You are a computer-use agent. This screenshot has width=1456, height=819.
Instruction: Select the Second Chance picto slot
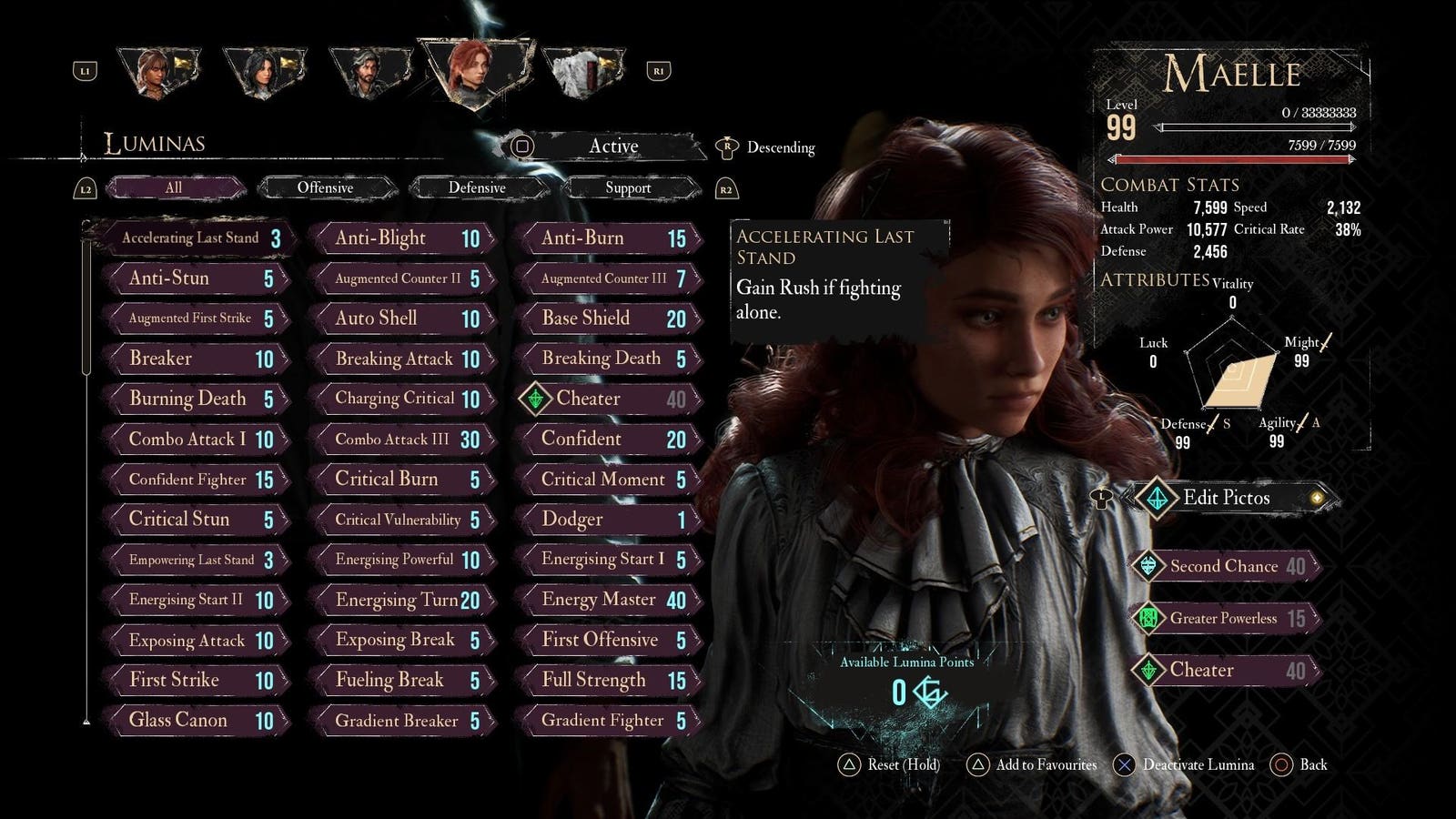click(1225, 566)
